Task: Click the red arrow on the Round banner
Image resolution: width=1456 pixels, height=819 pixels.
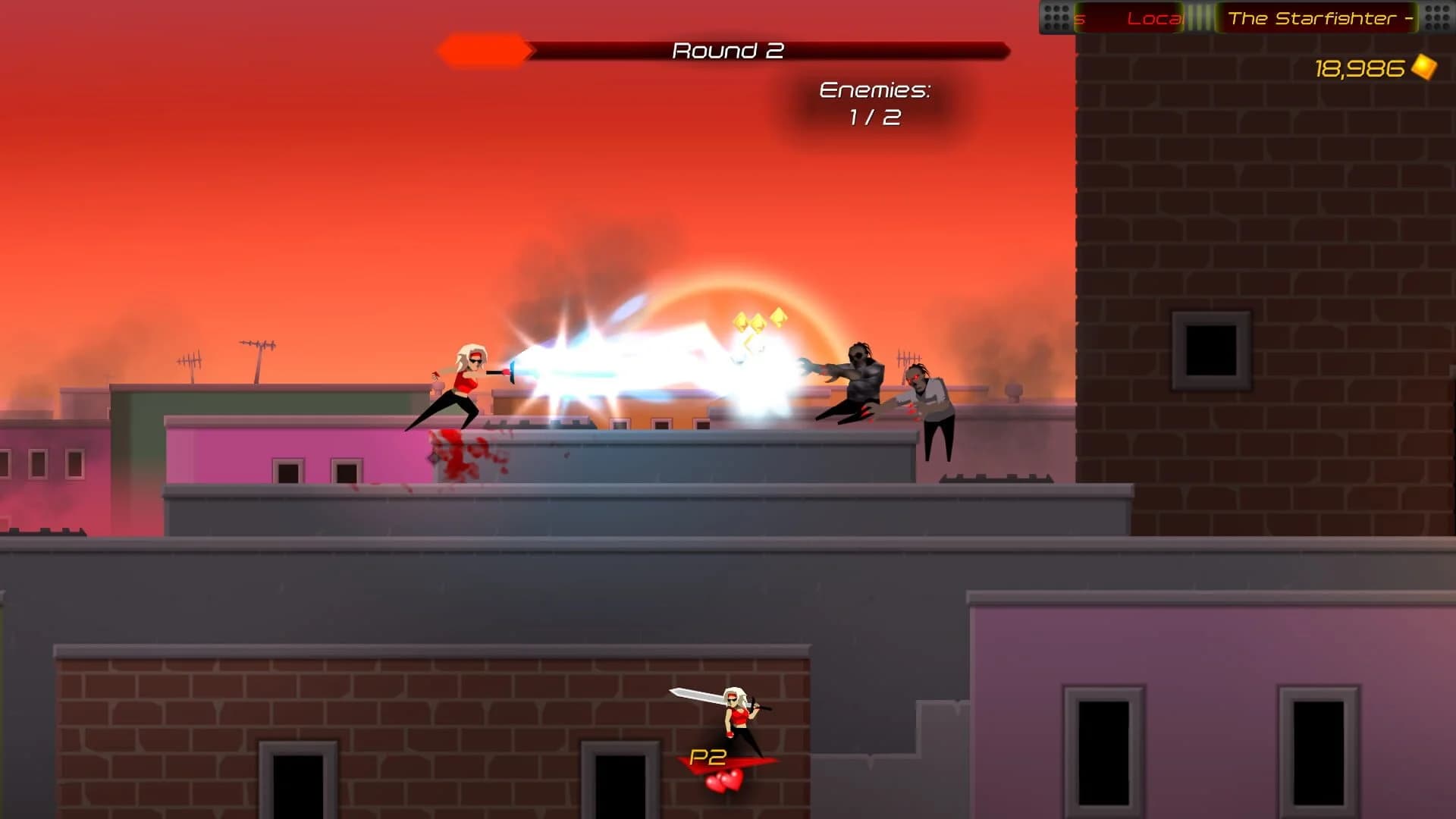Action: point(484,50)
